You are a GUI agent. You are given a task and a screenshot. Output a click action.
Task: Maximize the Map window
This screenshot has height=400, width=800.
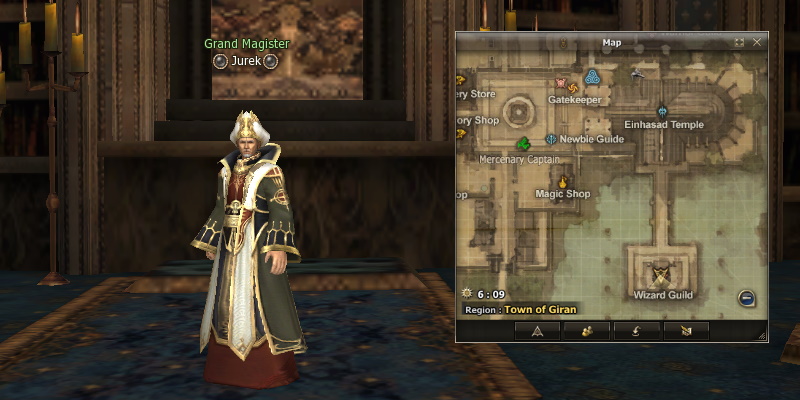(740, 43)
